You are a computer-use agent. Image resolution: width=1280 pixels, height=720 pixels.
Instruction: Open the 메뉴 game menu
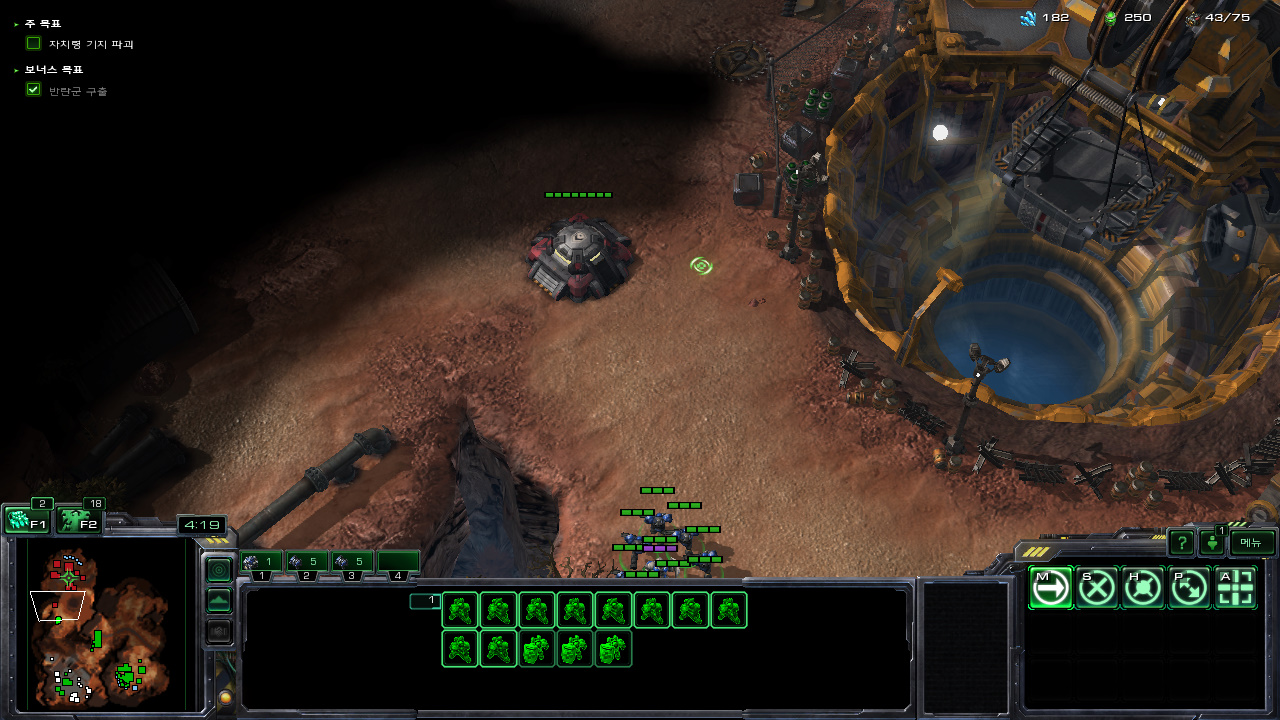pyautogui.click(x=1252, y=542)
